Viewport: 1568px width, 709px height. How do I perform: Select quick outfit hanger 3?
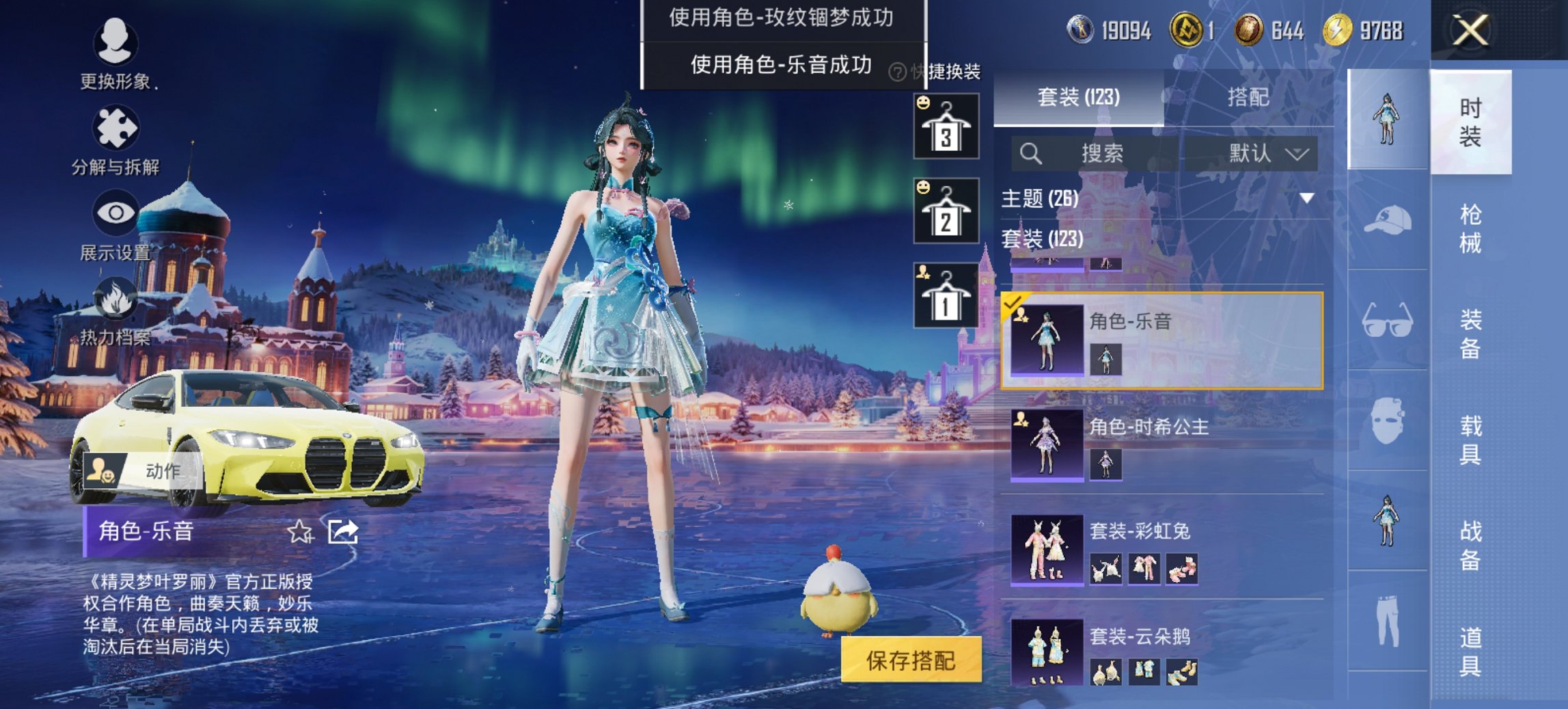tap(946, 126)
